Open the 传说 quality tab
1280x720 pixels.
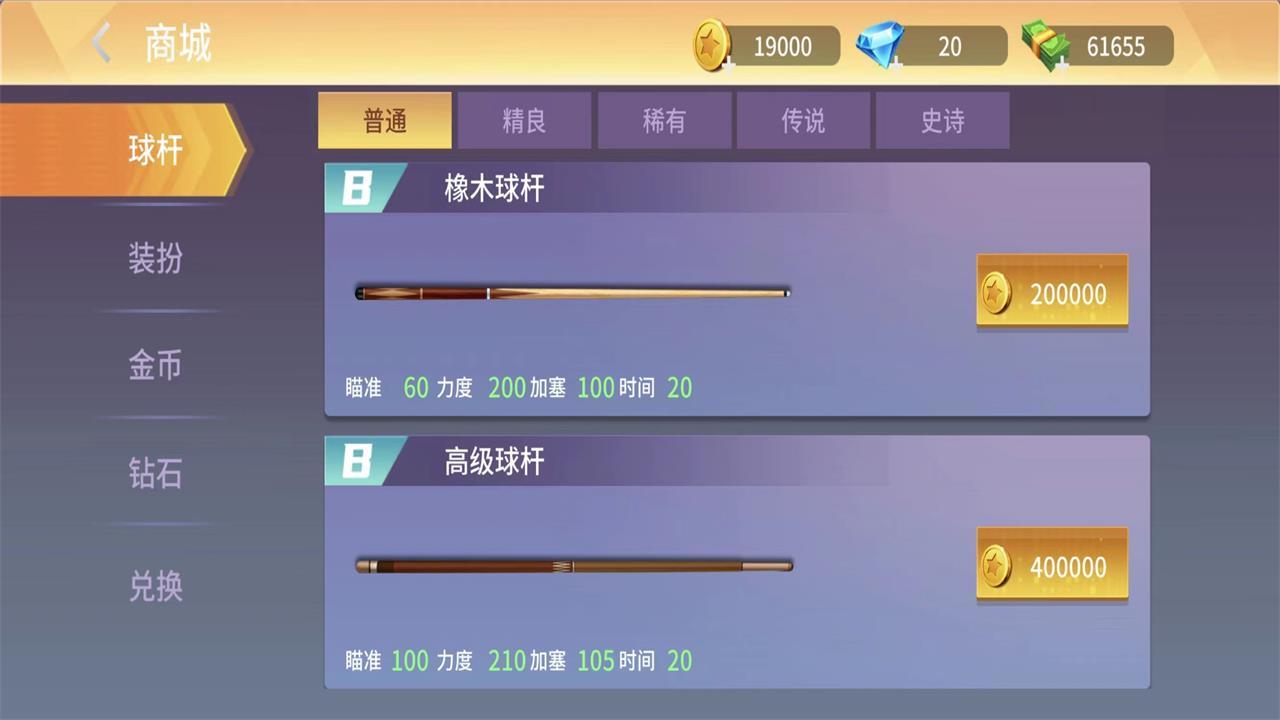[803, 120]
